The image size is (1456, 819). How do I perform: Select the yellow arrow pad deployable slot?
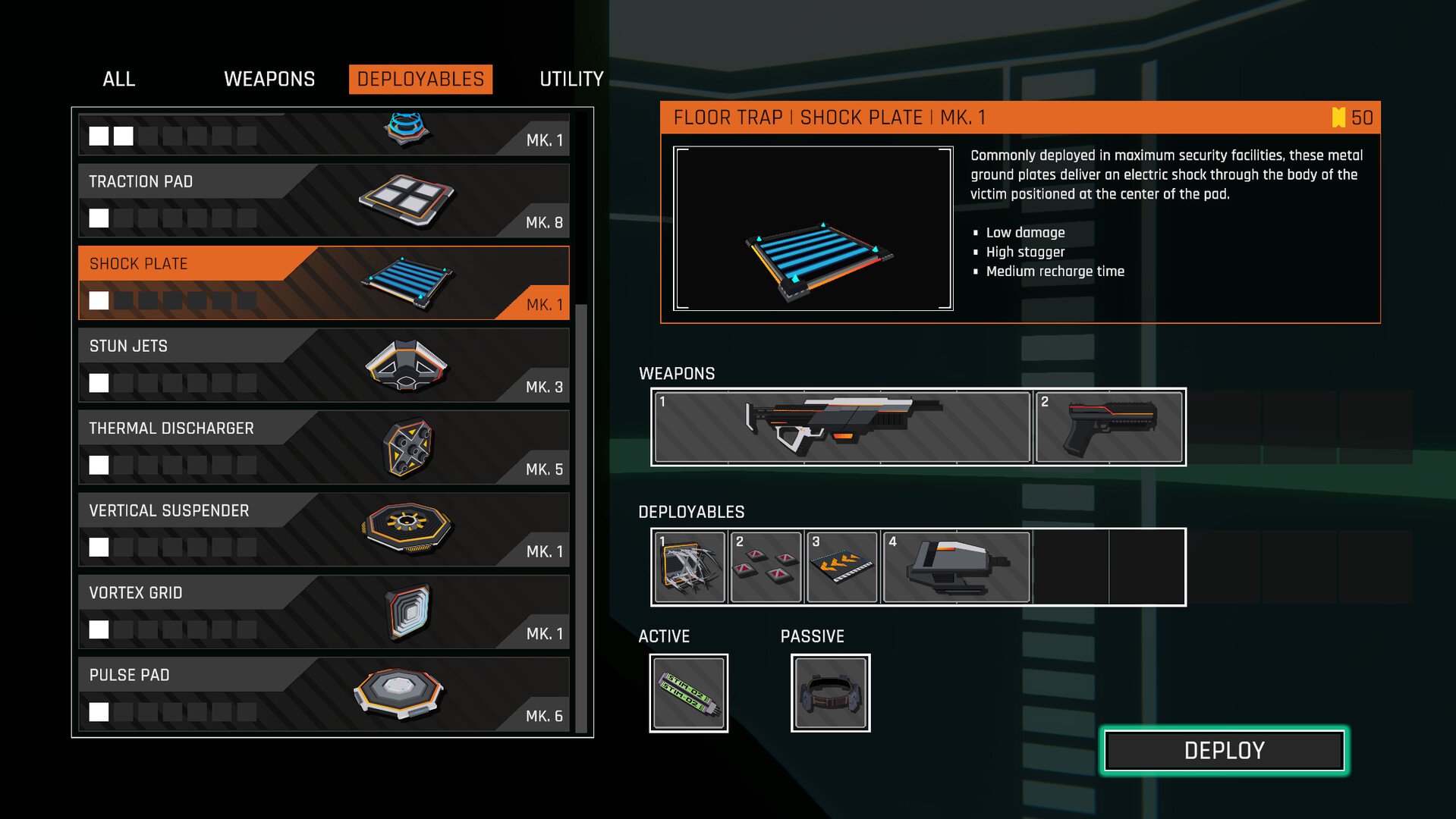[x=842, y=567]
